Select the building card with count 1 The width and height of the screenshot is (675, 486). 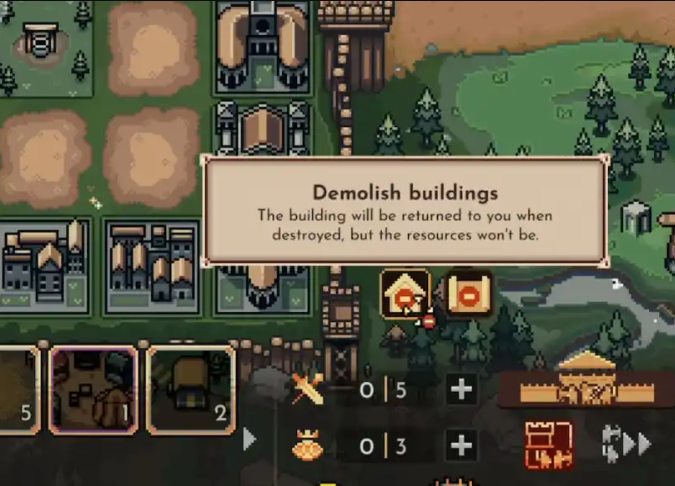(93, 390)
